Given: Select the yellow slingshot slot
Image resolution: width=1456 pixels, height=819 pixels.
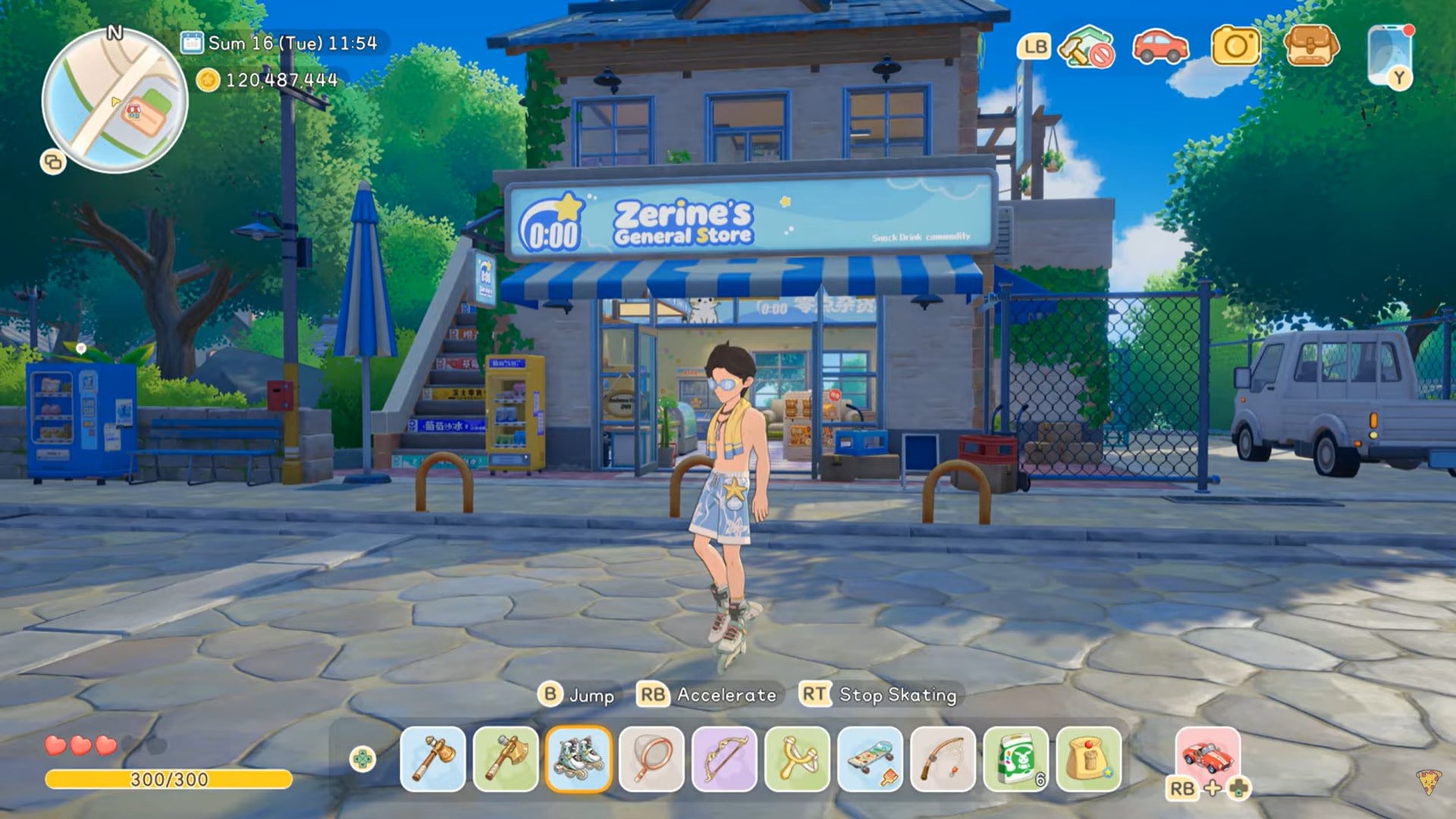Looking at the screenshot, I should 797,759.
